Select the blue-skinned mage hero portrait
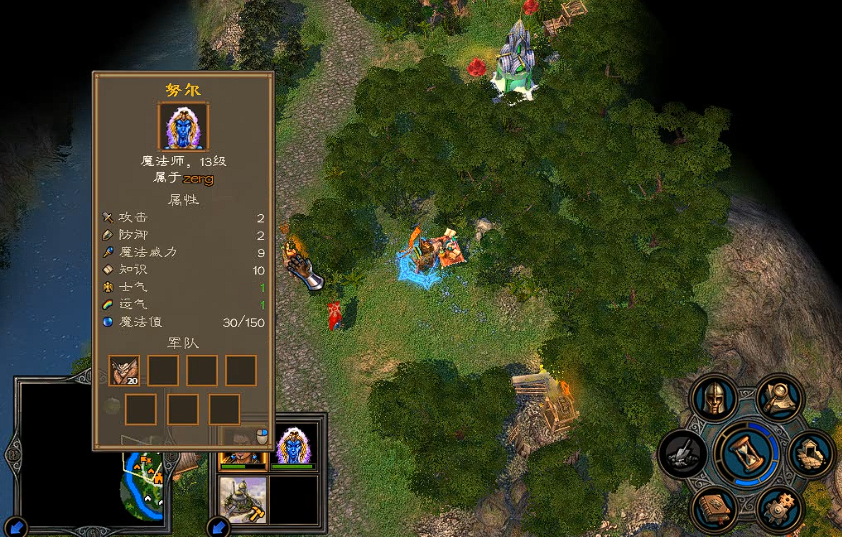The width and height of the screenshot is (842, 537). pyautogui.click(x=294, y=446)
